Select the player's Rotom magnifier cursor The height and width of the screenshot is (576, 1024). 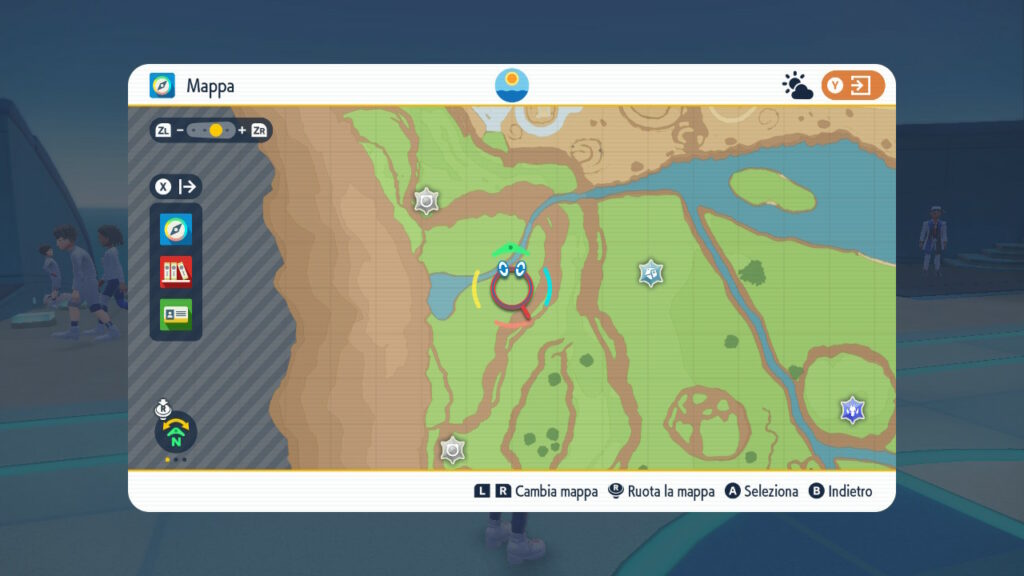[512, 287]
